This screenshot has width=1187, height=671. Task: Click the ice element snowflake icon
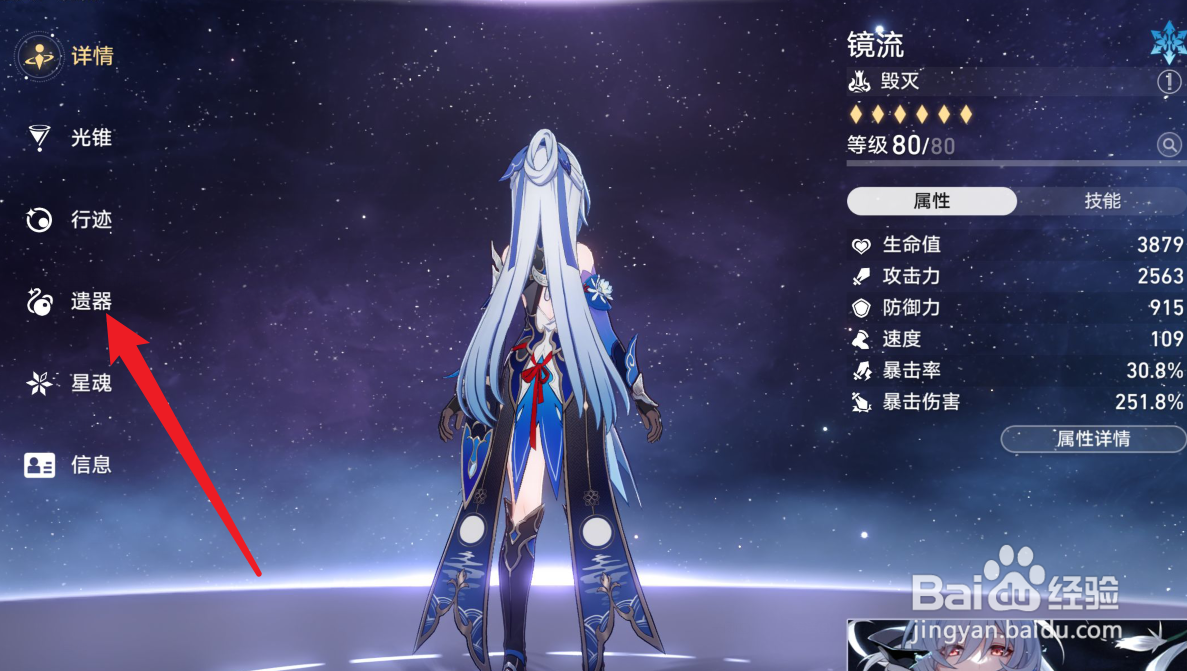[1166, 40]
